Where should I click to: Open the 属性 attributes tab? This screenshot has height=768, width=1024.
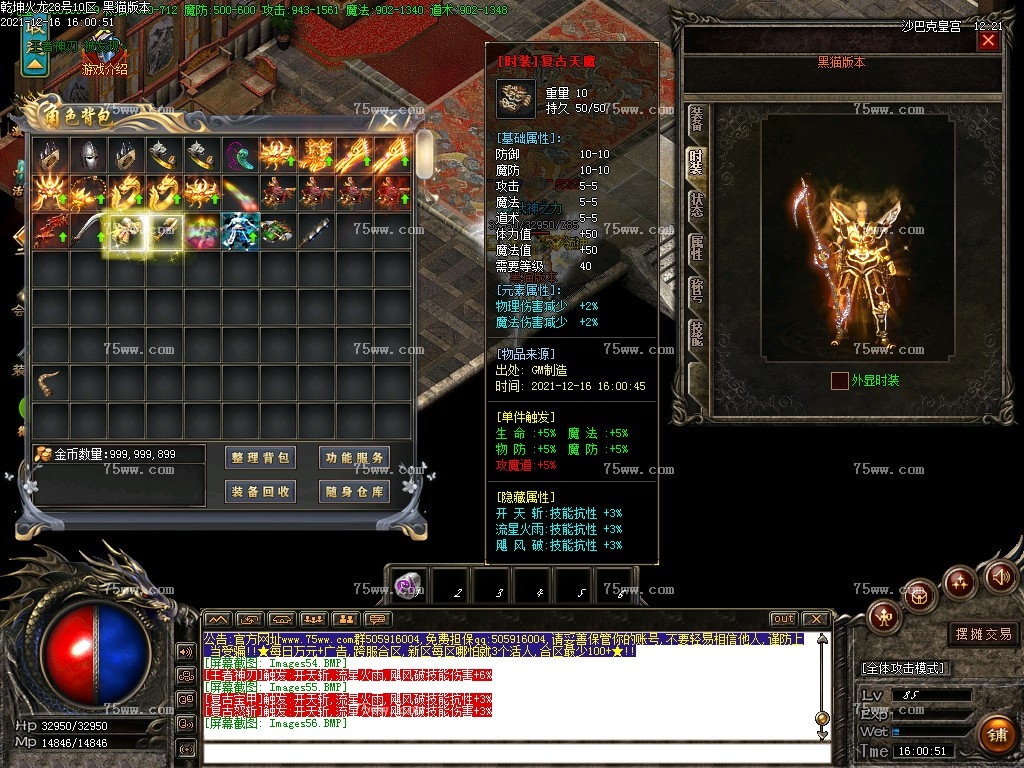(x=696, y=248)
